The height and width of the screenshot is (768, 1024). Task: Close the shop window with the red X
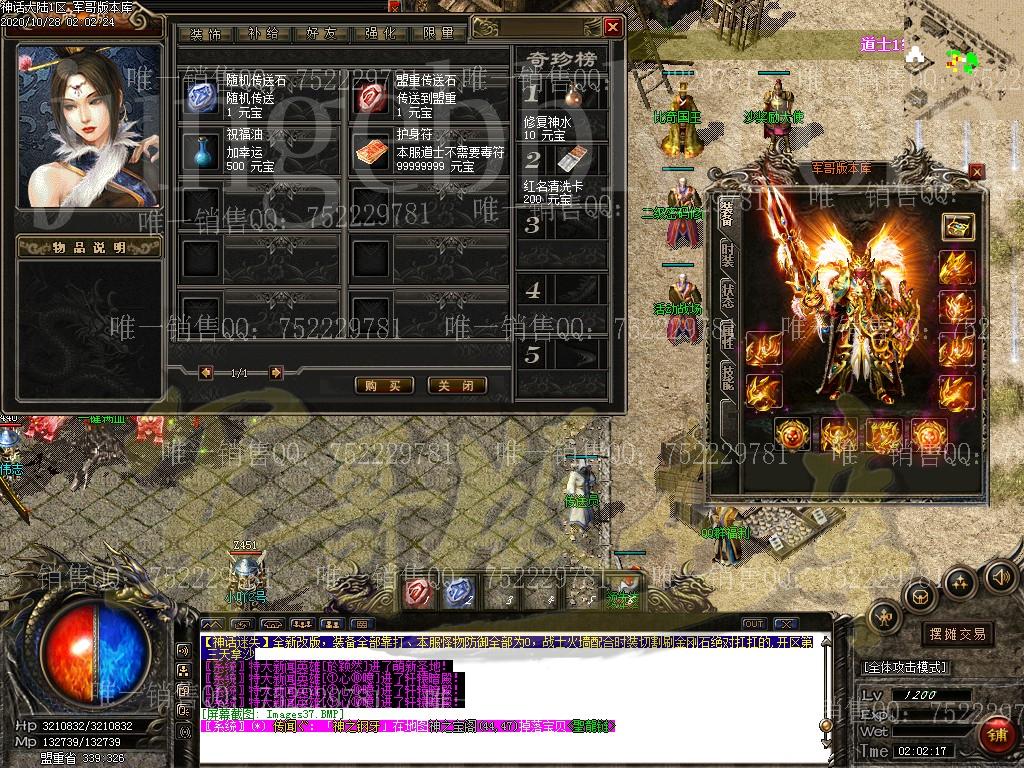tap(613, 27)
